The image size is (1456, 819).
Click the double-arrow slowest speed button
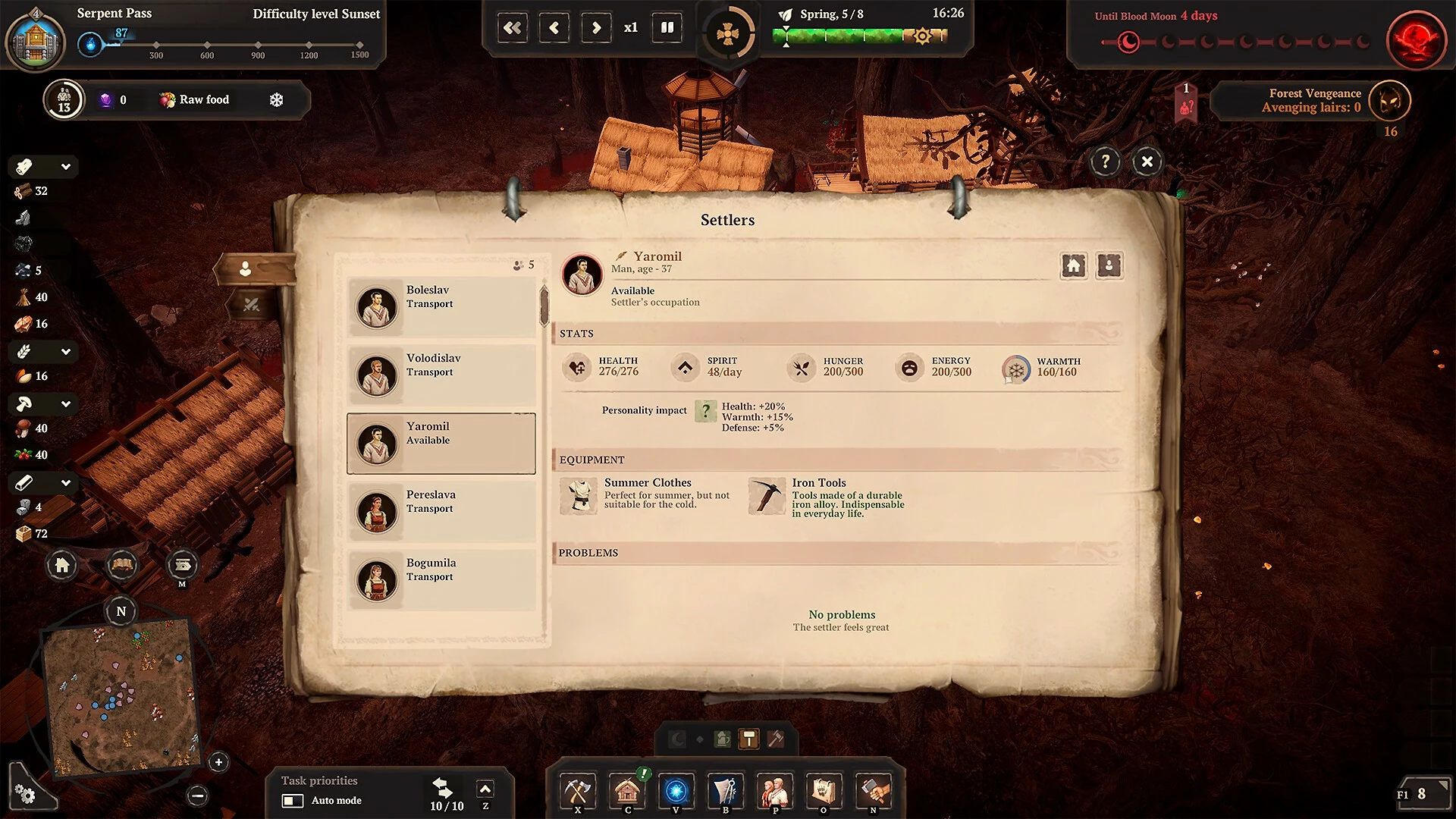click(x=513, y=28)
